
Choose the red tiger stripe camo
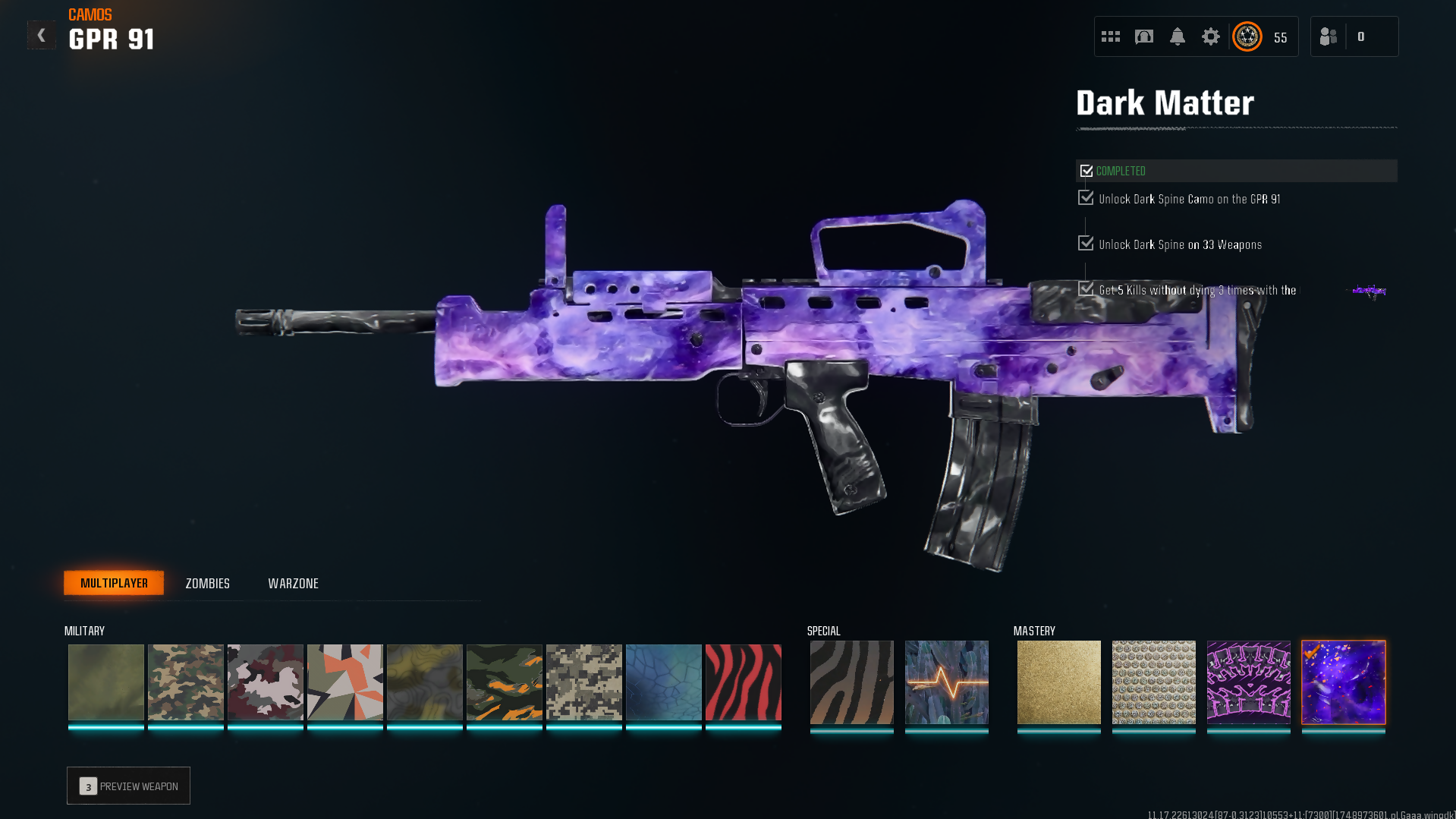click(x=743, y=682)
